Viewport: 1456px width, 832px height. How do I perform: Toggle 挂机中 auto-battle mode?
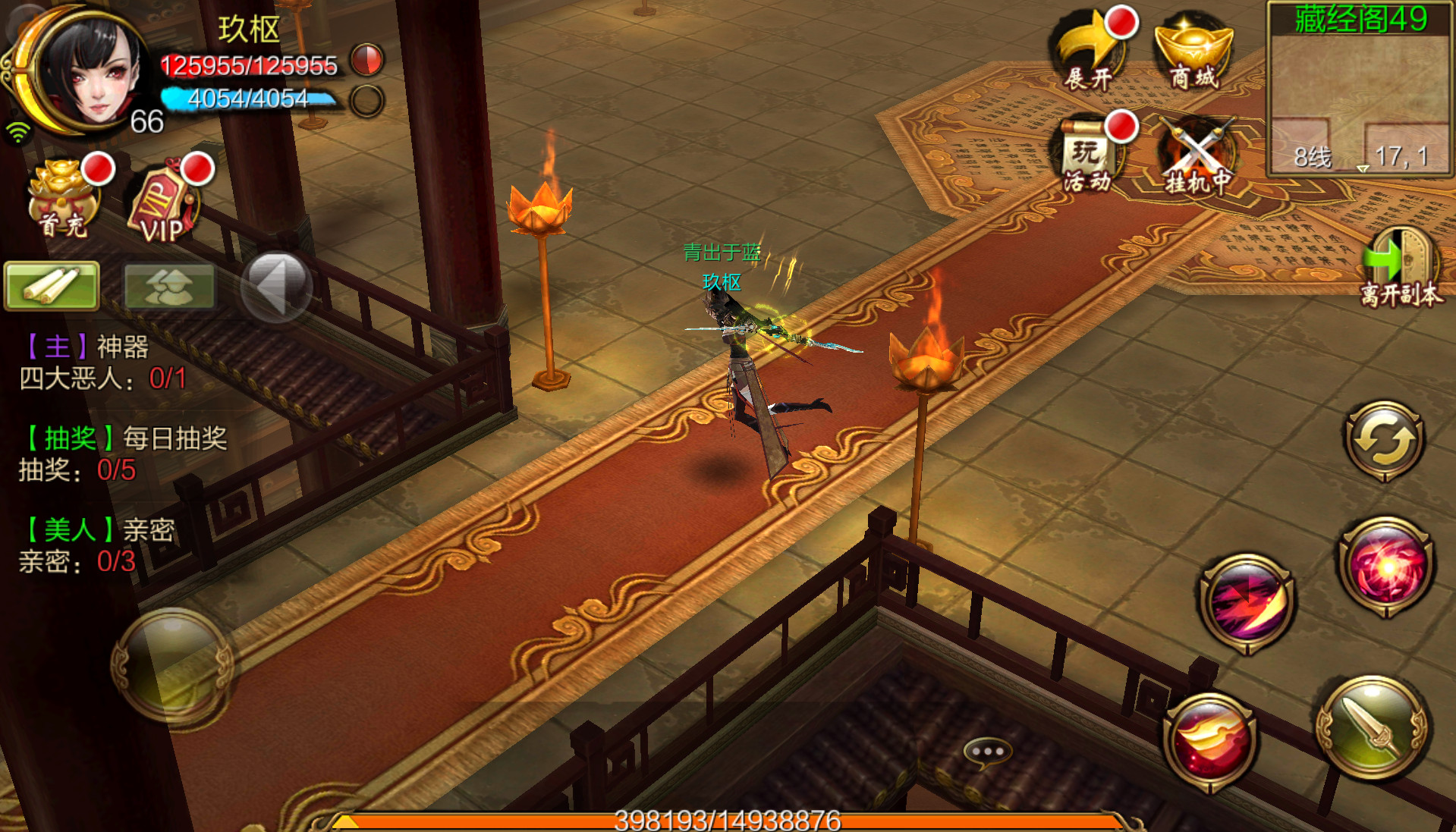click(x=1197, y=157)
